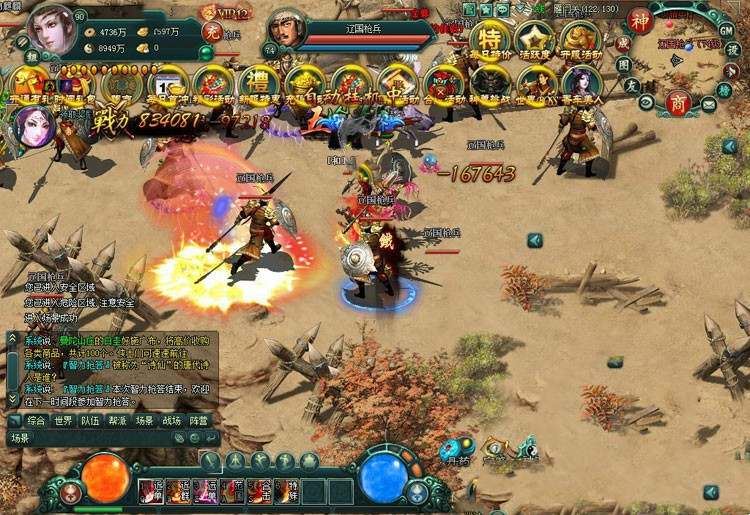Click the player character portrait

tap(50, 30)
